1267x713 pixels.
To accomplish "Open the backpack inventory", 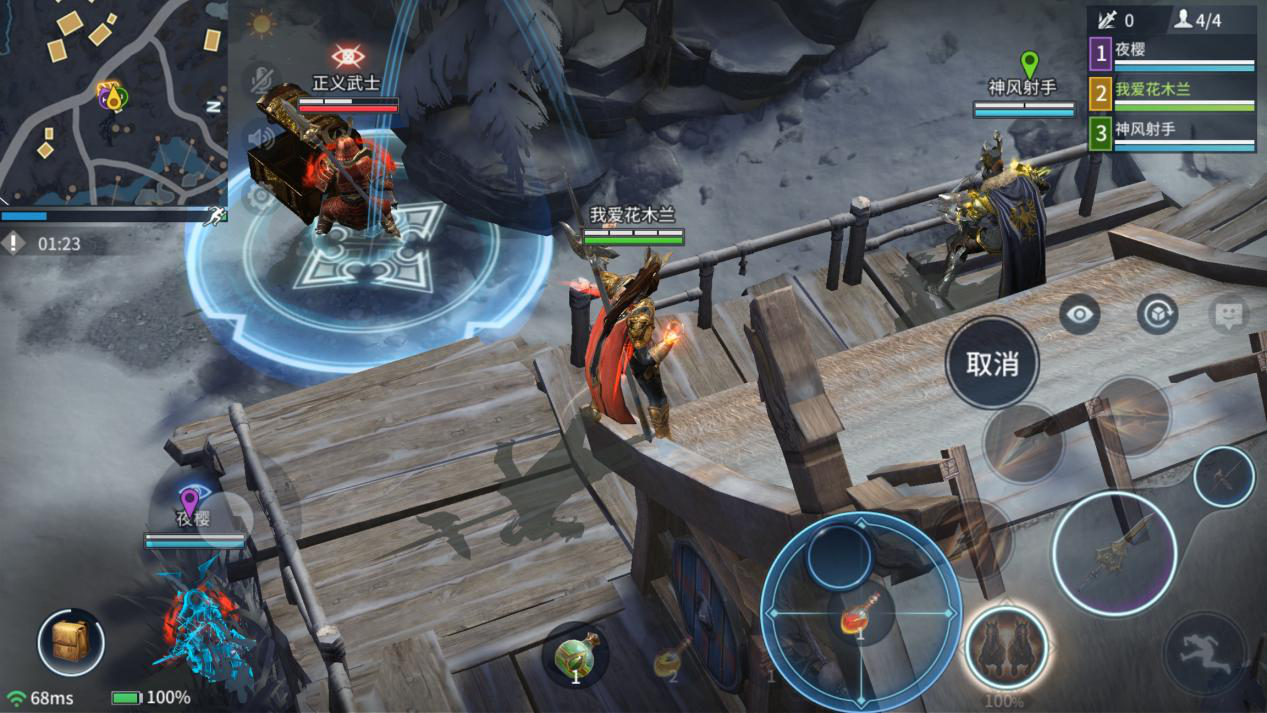I will 71,642.
